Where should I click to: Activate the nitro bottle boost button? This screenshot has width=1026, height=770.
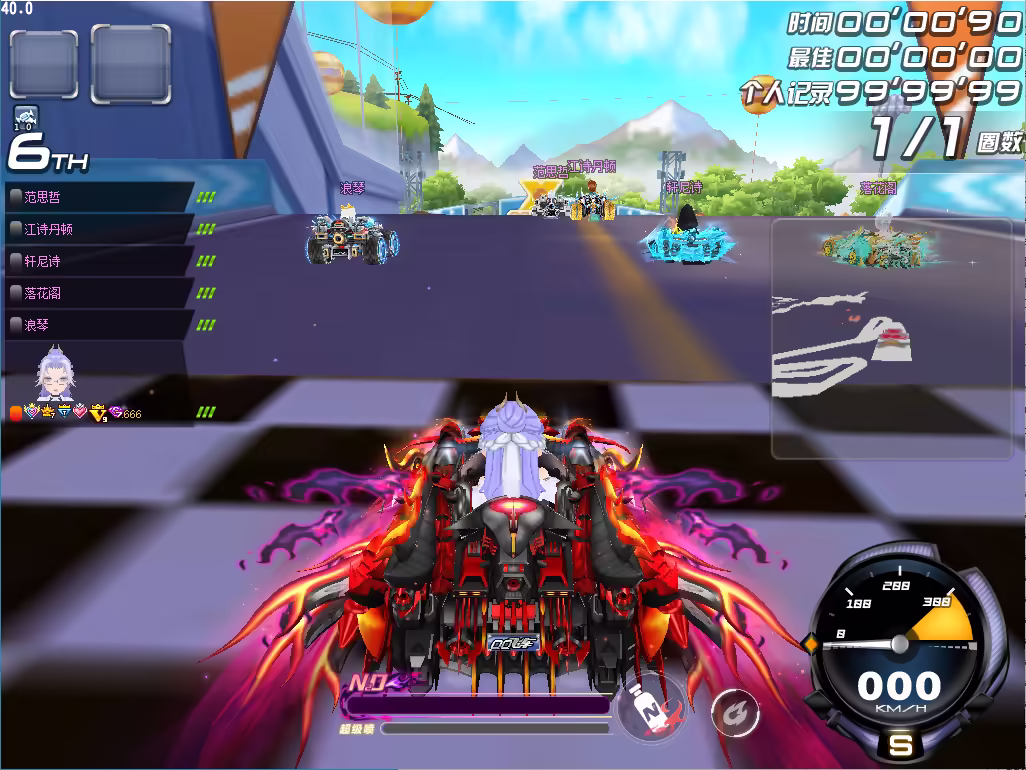[650, 711]
